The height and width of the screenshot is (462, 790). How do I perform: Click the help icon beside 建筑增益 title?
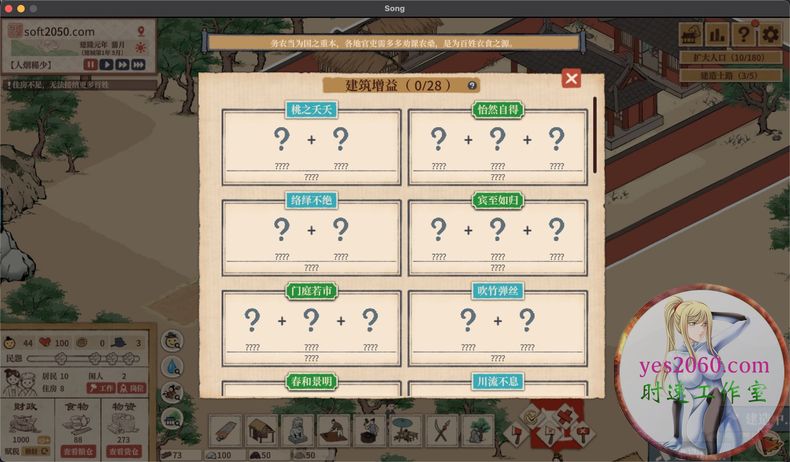(x=473, y=85)
